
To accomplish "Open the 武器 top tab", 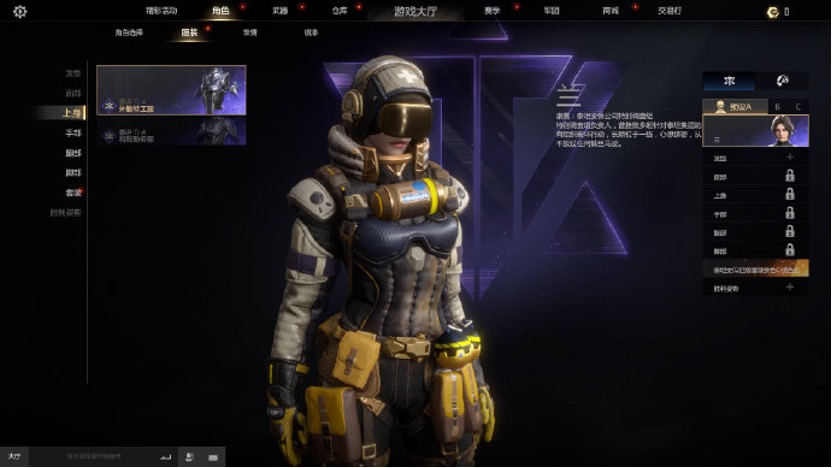I will [280, 11].
